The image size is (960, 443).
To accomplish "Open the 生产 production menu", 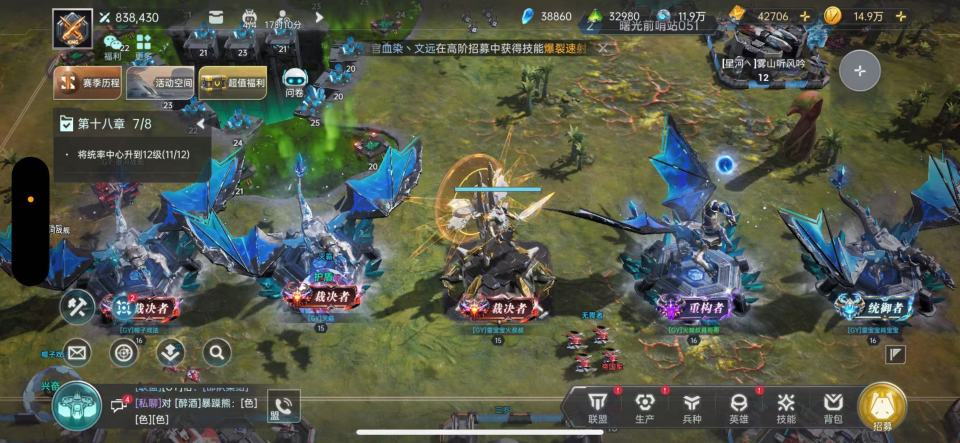I will coord(645,406).
